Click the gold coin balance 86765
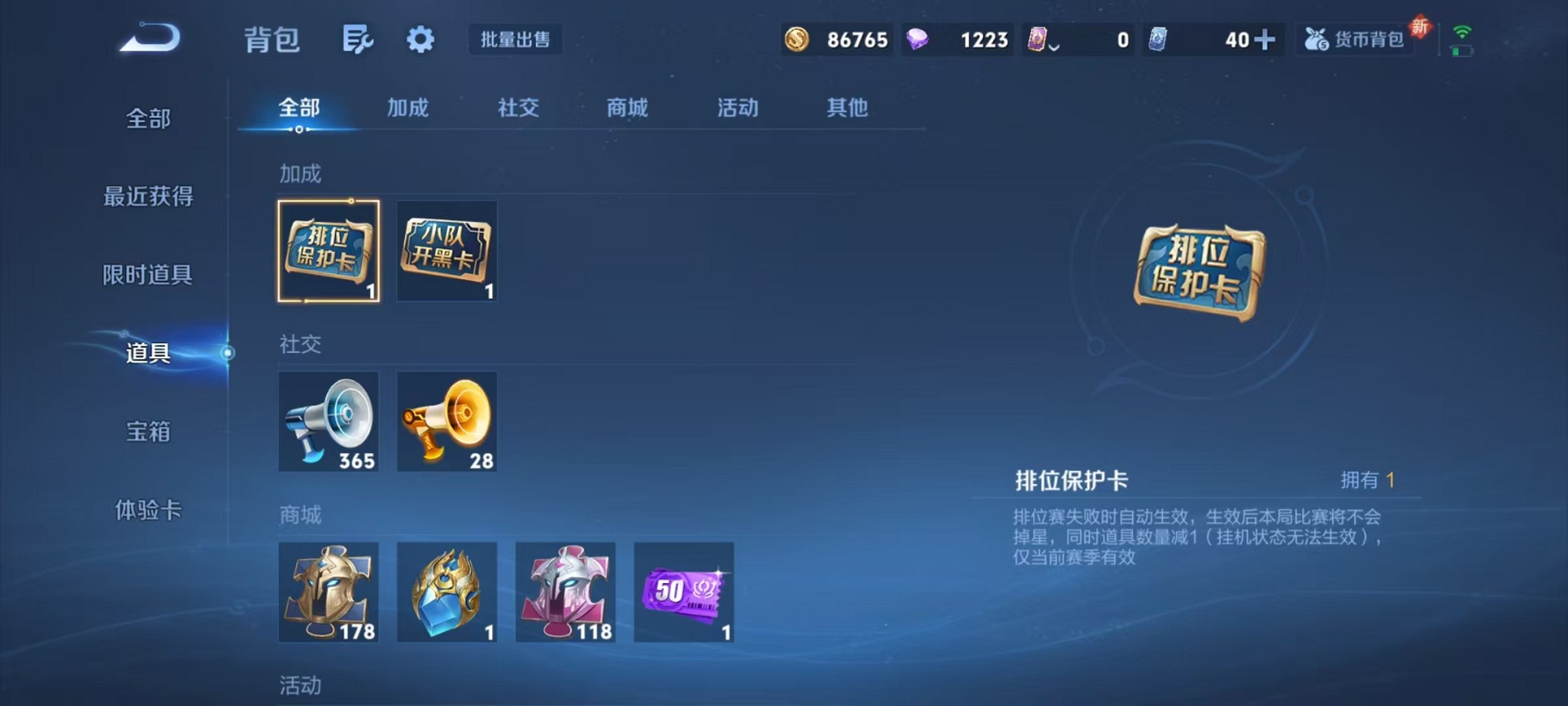 837,38
